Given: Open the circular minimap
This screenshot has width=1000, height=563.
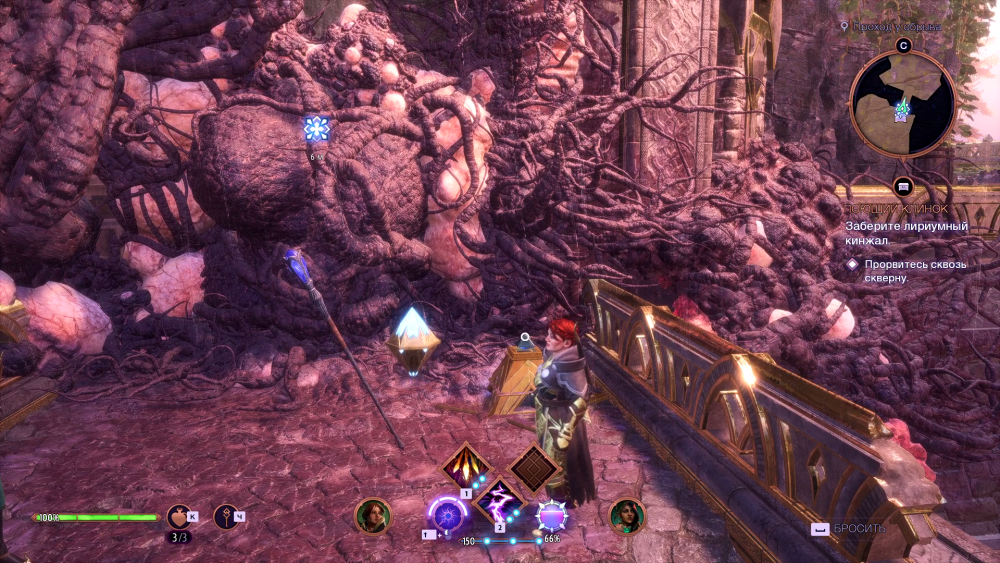Looking at the screenshot, I should [x=902, y=104].
